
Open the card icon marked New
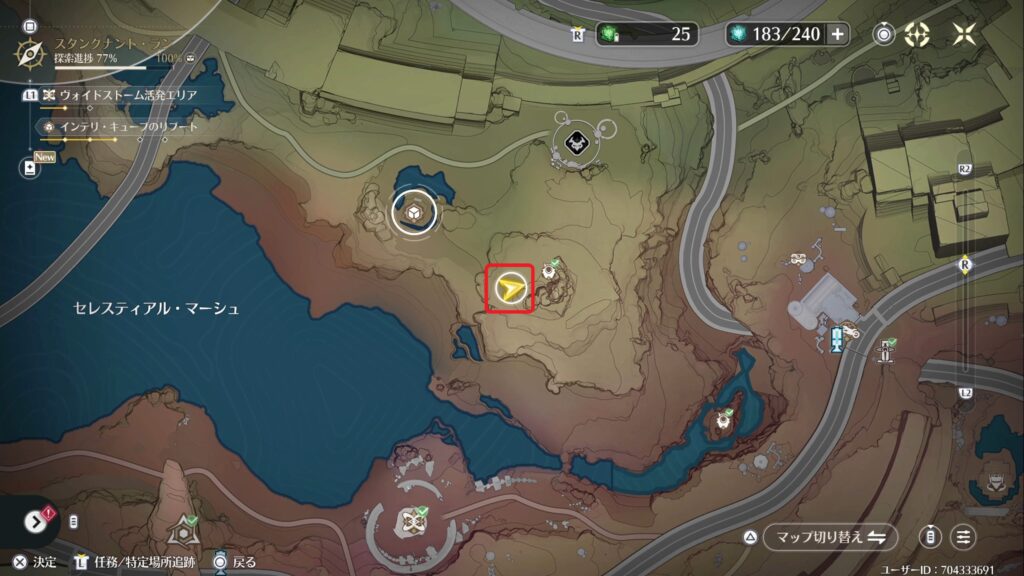29,167
